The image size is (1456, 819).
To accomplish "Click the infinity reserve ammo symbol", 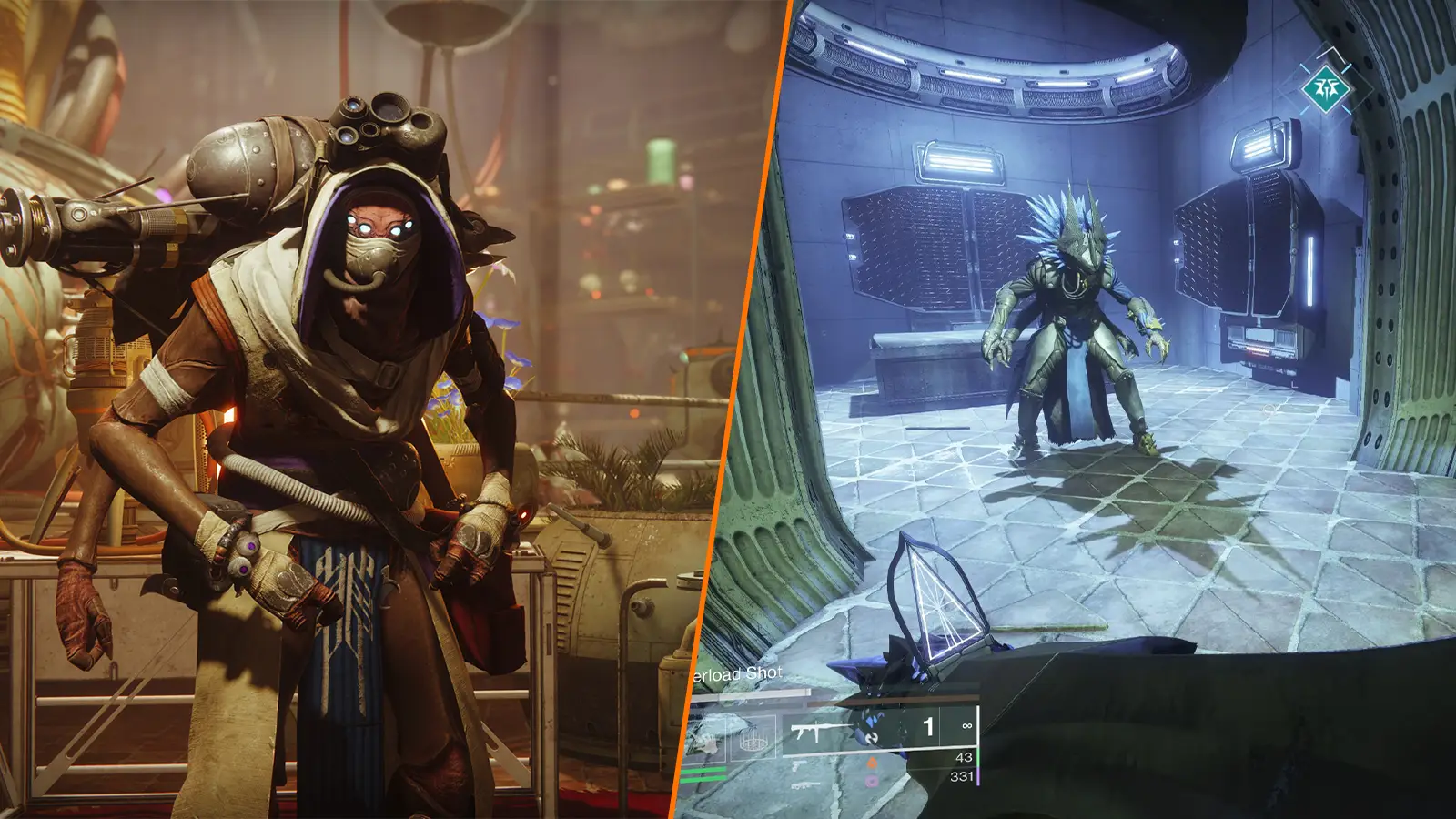I will pyautogui.click(x=966, y=725).
